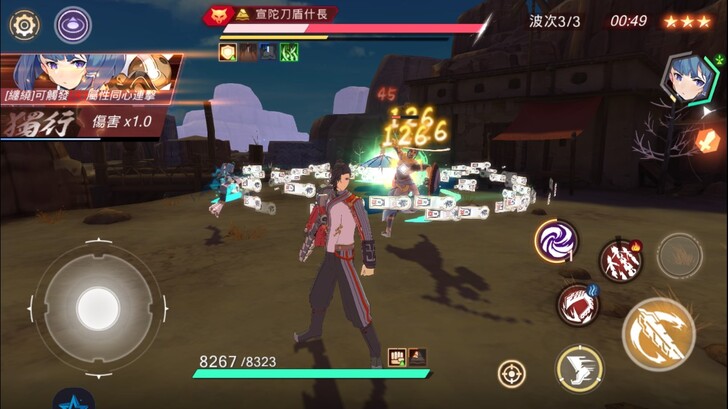The image size is (728, 409).
Task: Tap the large golden basic attack button
Action: click(x=658, y=332)
